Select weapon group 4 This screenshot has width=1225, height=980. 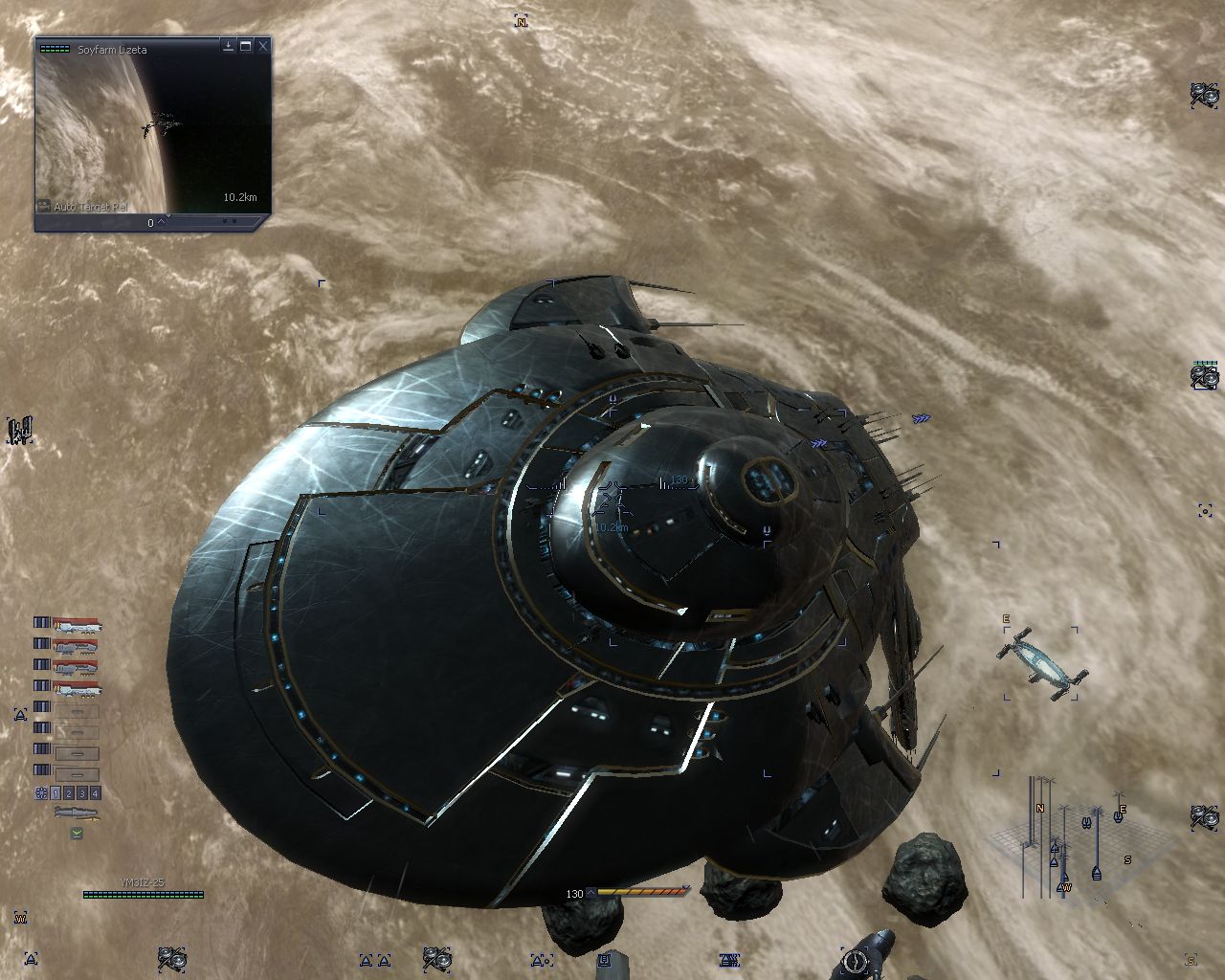(x=95, y=793)
